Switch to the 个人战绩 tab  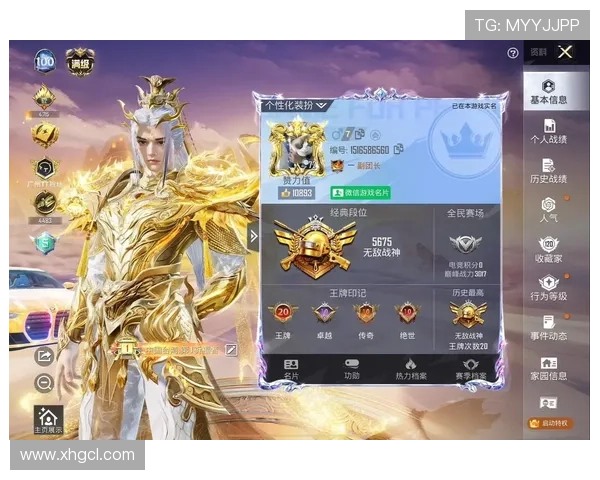[548, 132]
